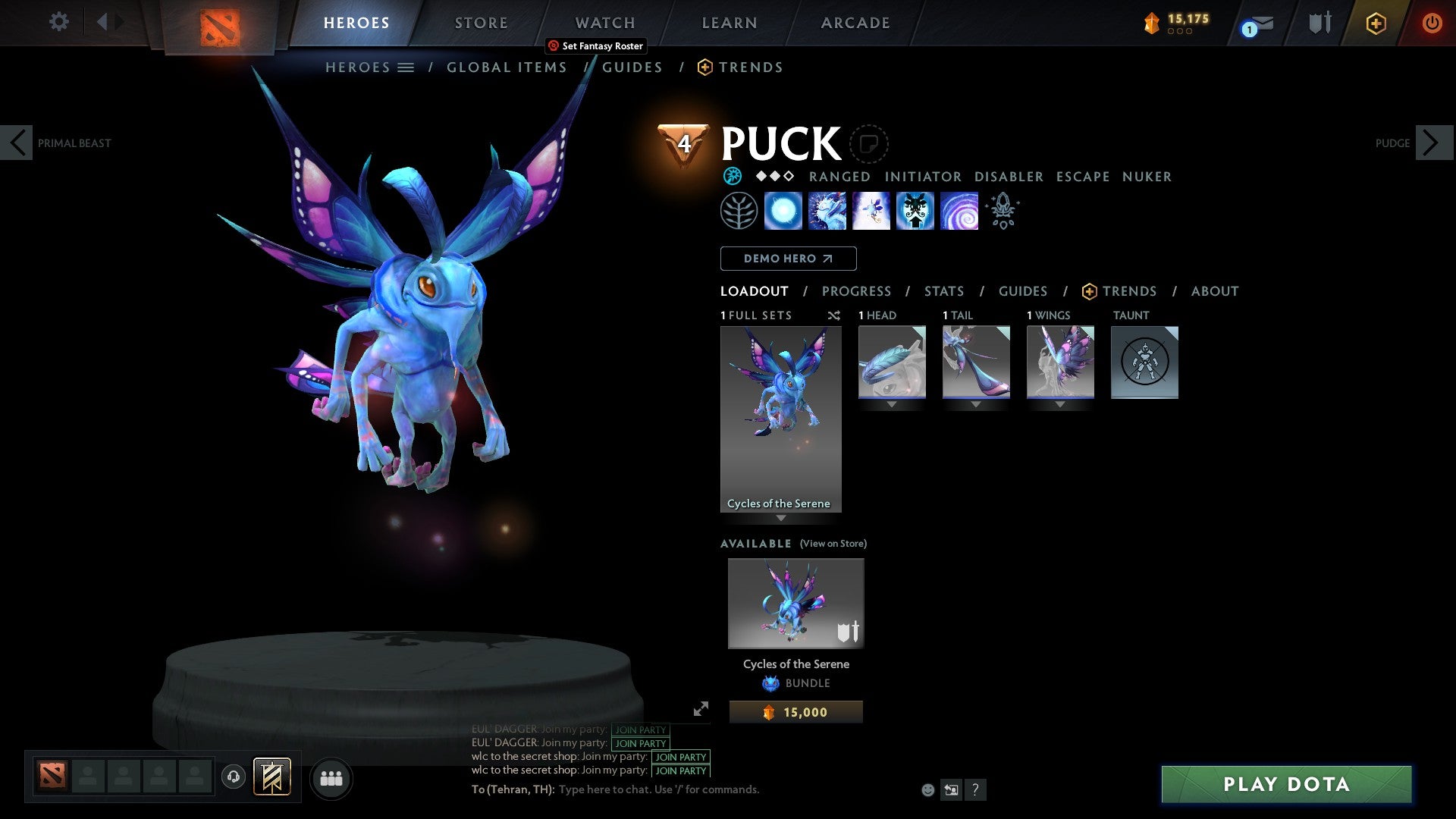Toggle party voice with the headset icon

click(234, 777)
